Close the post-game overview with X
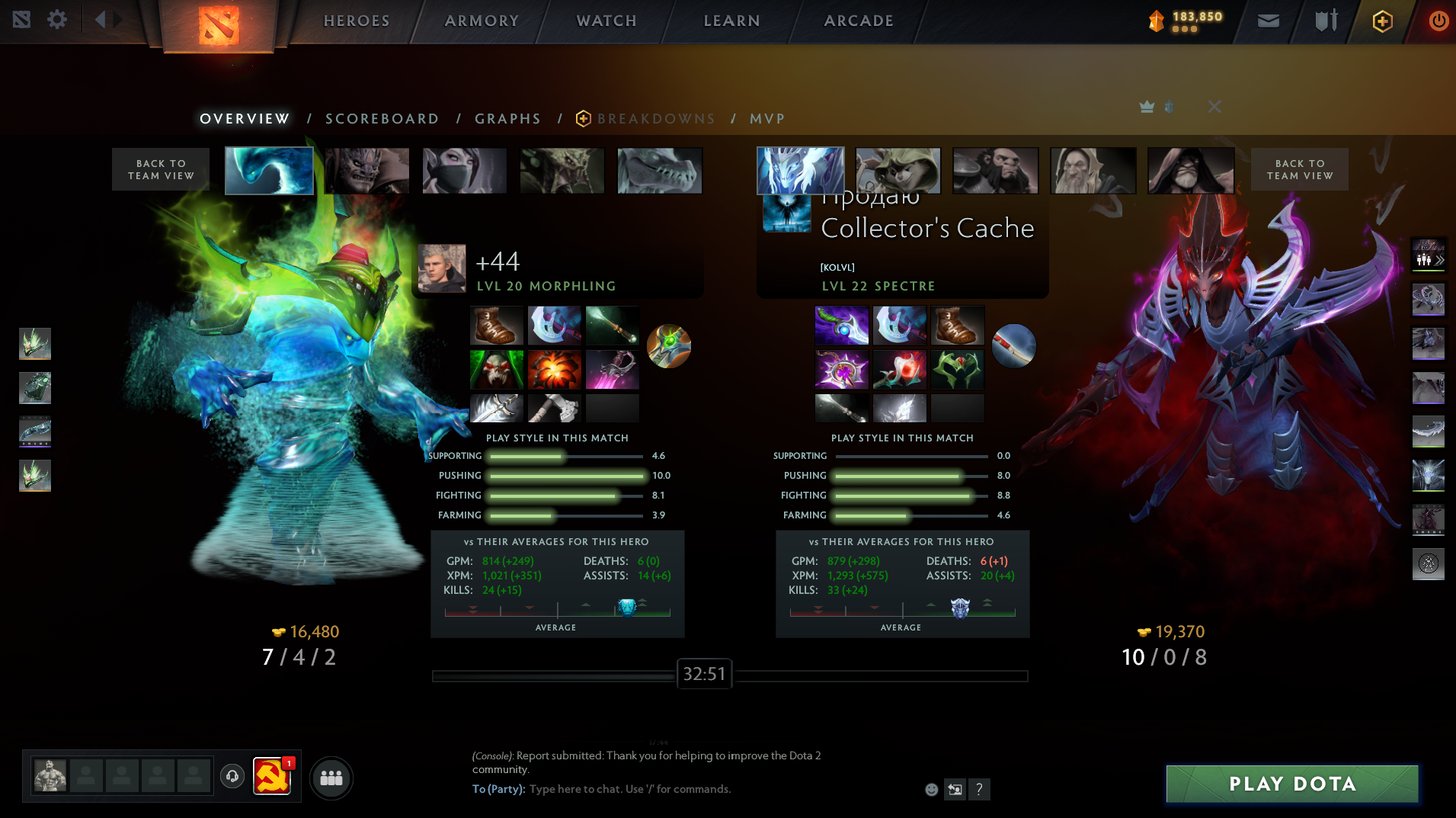Screen dimensions: 1456x818 tap(1214, 107)
